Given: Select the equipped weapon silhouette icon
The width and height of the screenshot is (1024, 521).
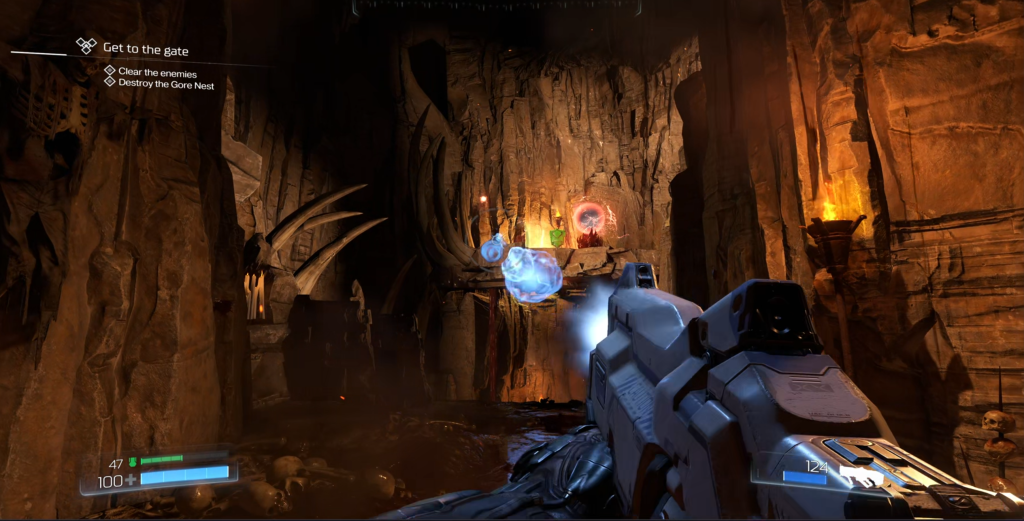Looking at the screenshot, I should [862, 476].
